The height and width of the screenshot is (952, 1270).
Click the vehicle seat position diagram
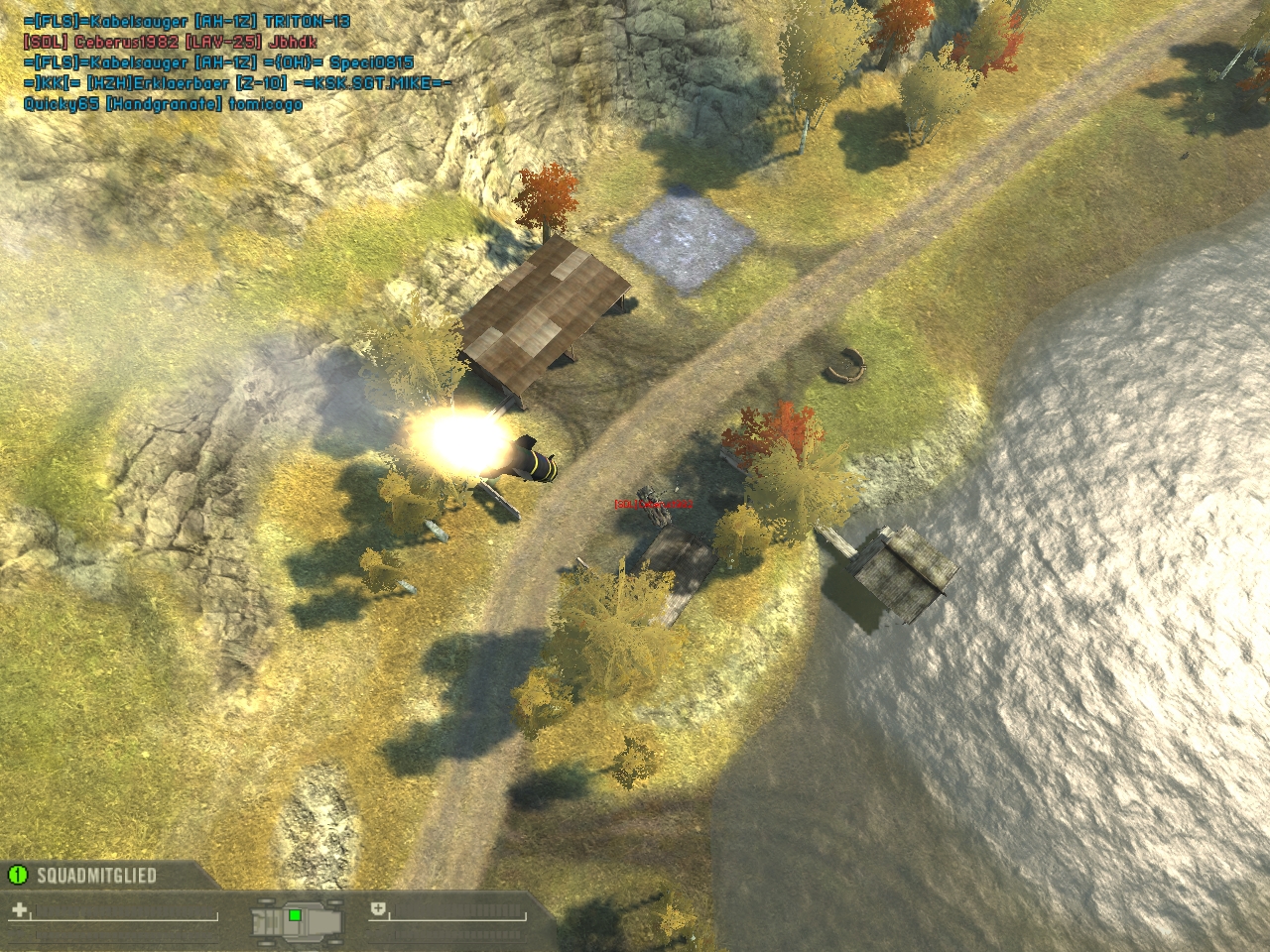(x=297, y=917)
